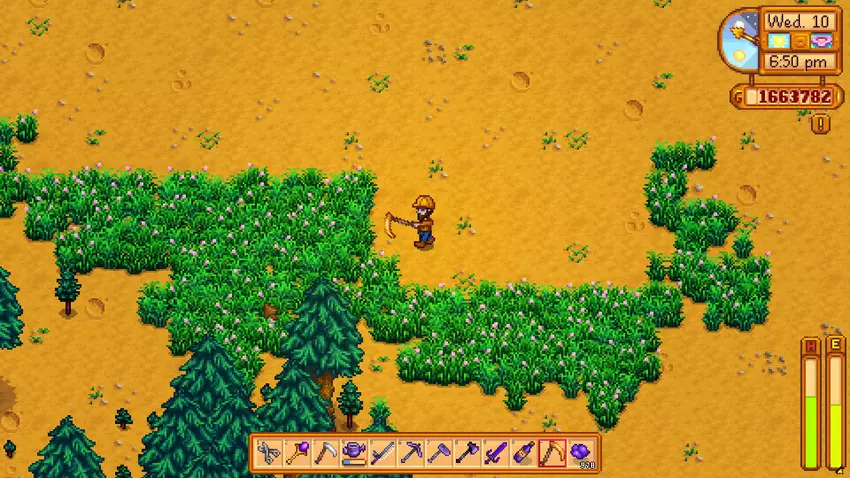
Task: Open the journal exclamation mark icon
Action: pos(820,124)
